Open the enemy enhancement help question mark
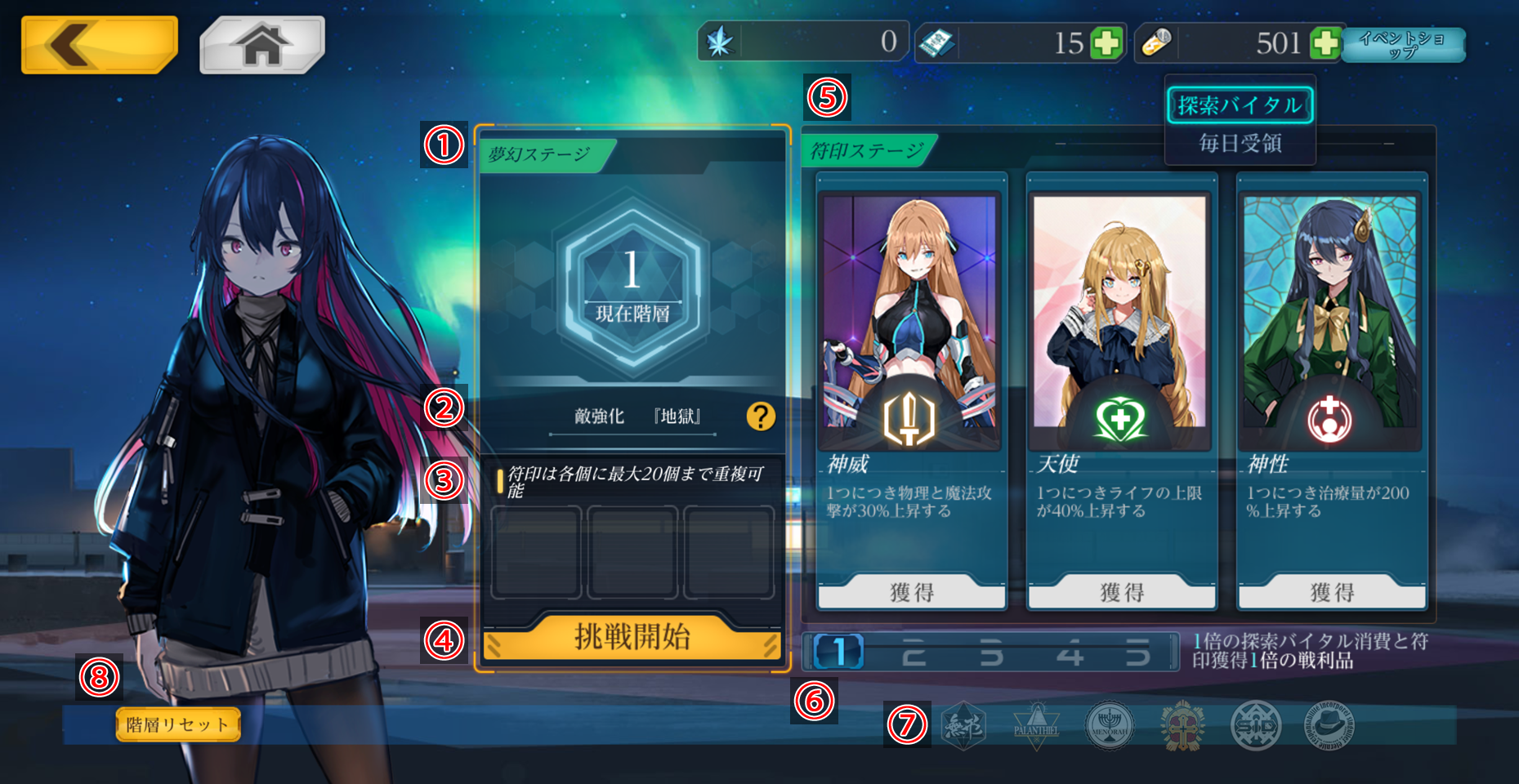 [x=761, y=416]
